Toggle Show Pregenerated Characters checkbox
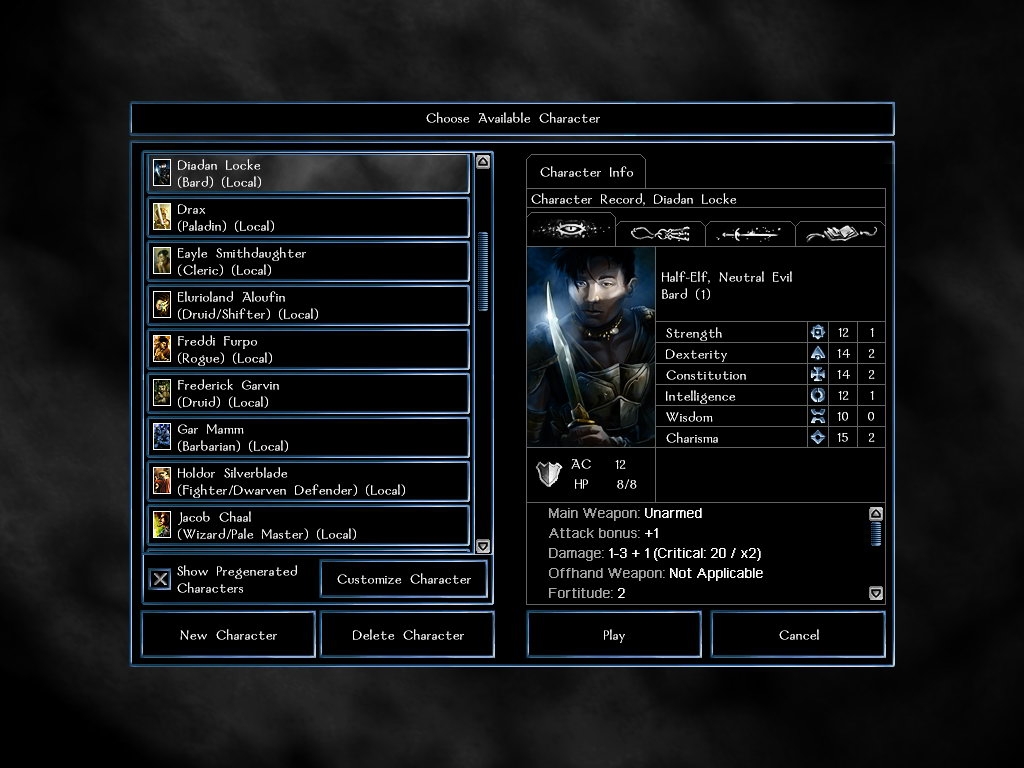The image size is (1024, 768). coord(160,580)
